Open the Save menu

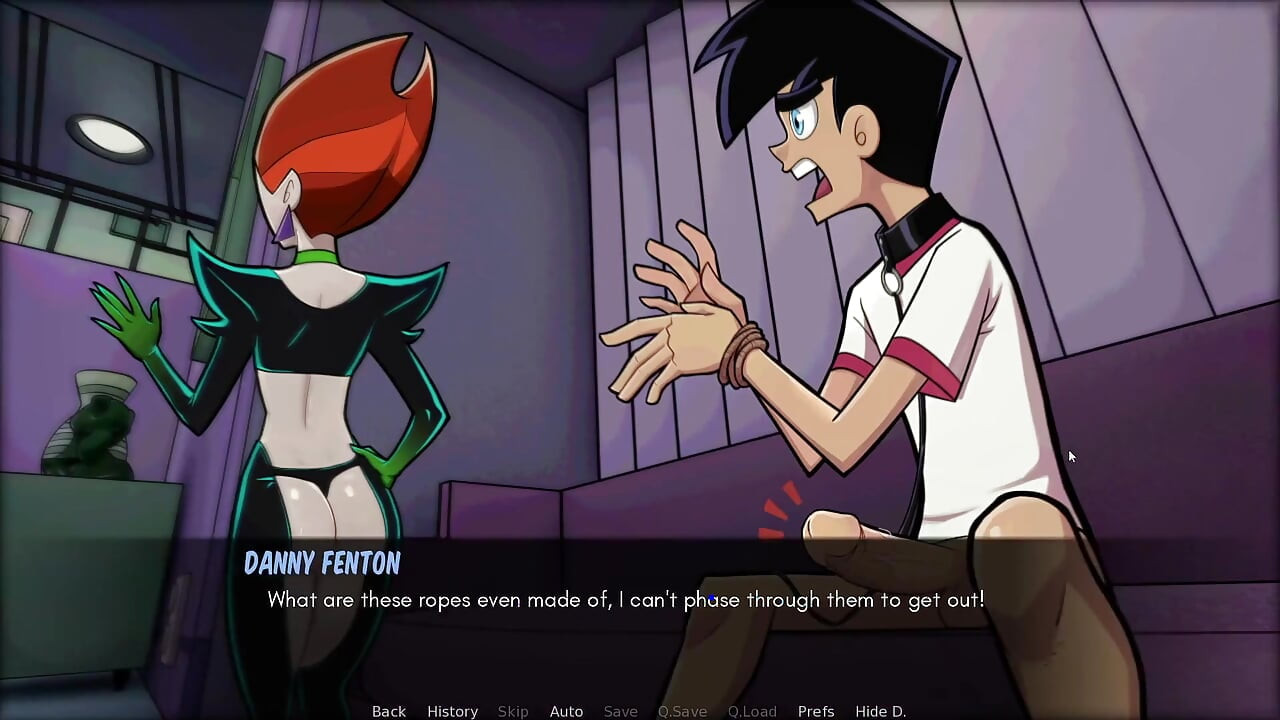[x=620, y=711]
